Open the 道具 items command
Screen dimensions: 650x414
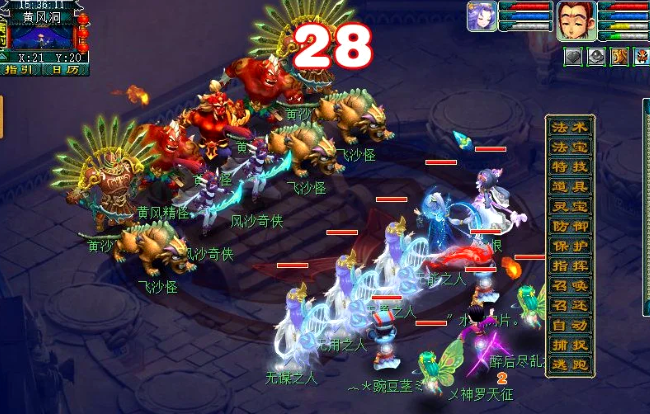572,186
